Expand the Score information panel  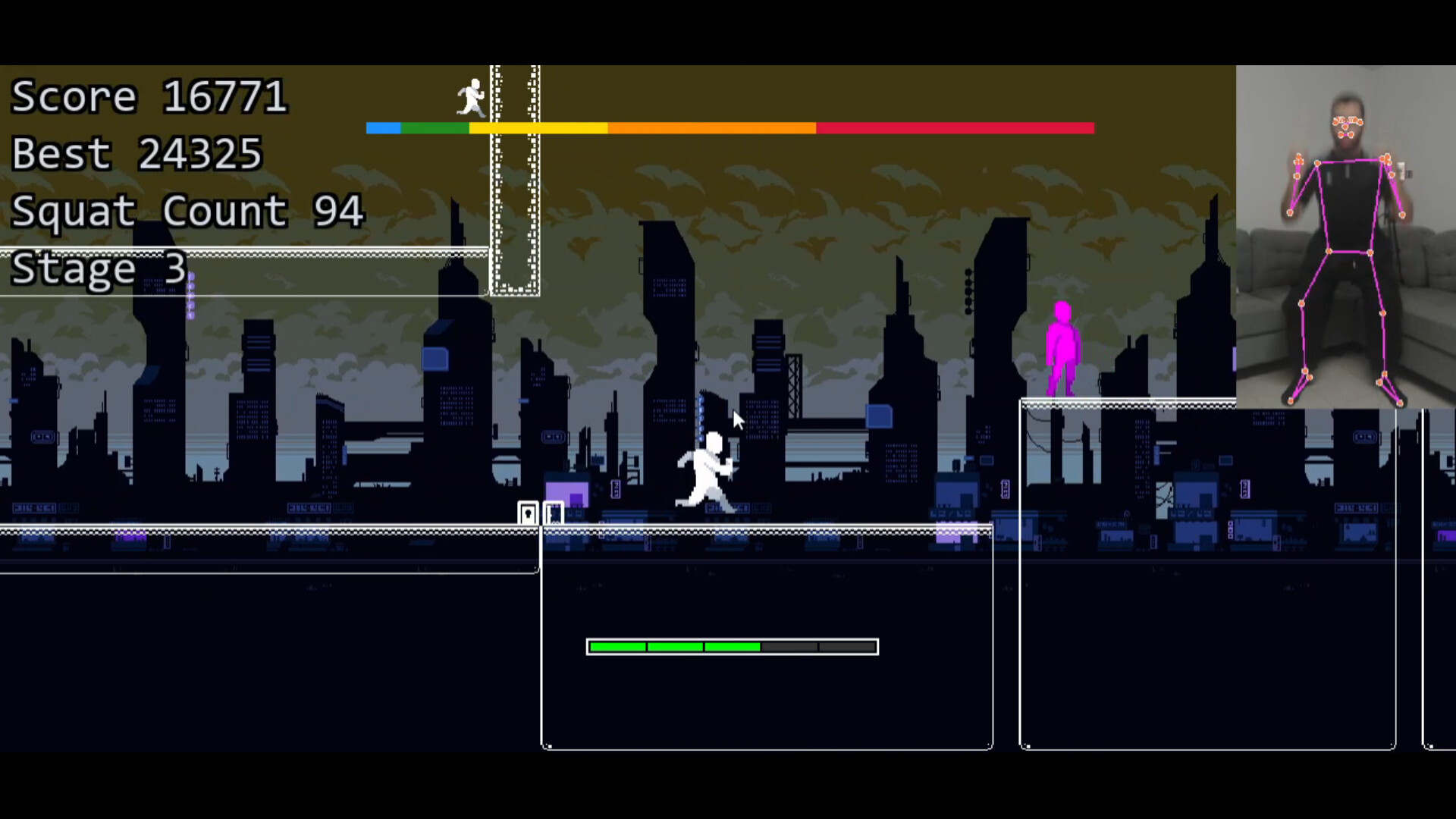click(149, 96)
